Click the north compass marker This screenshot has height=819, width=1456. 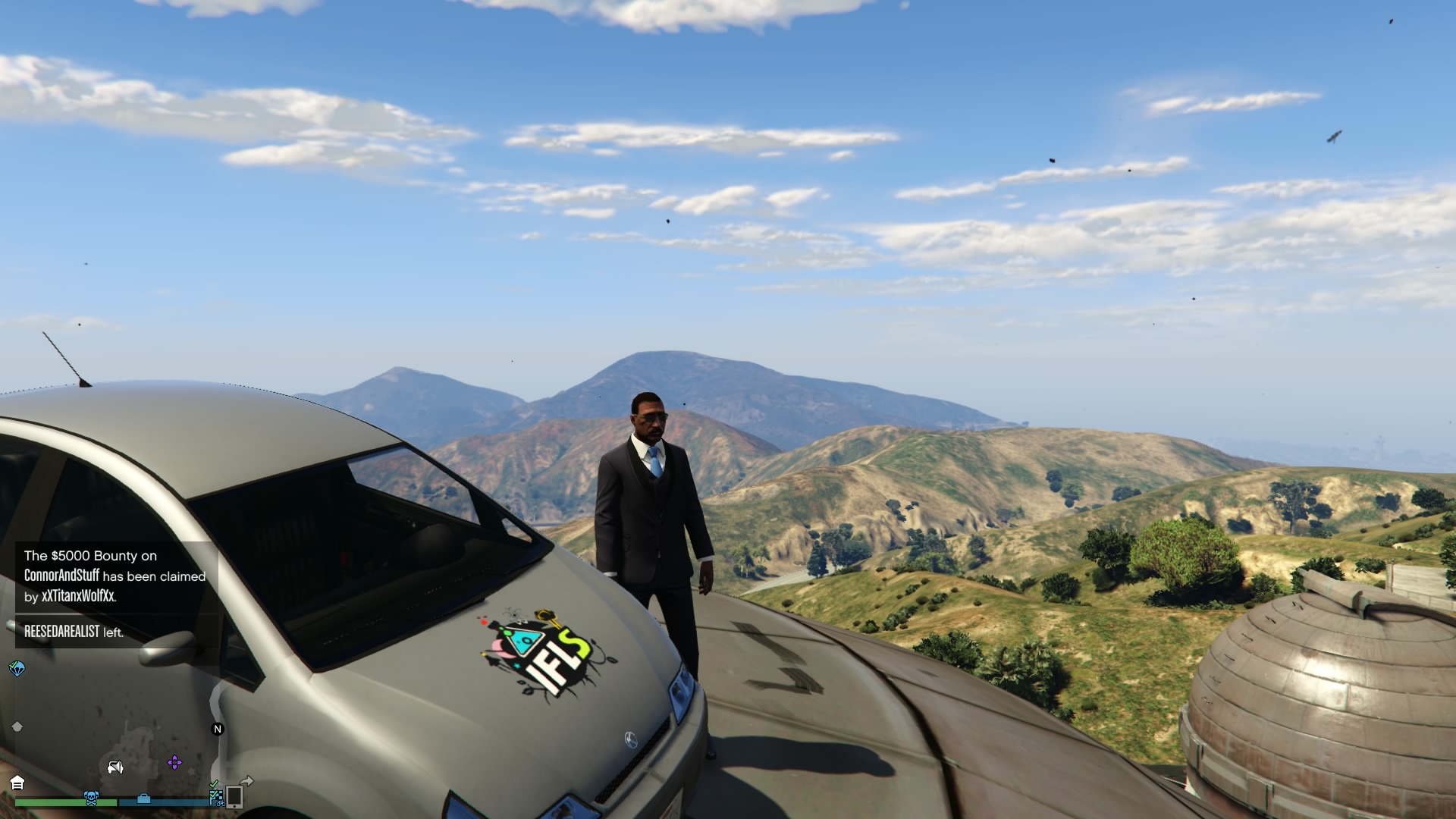click(x=218, y=729)
